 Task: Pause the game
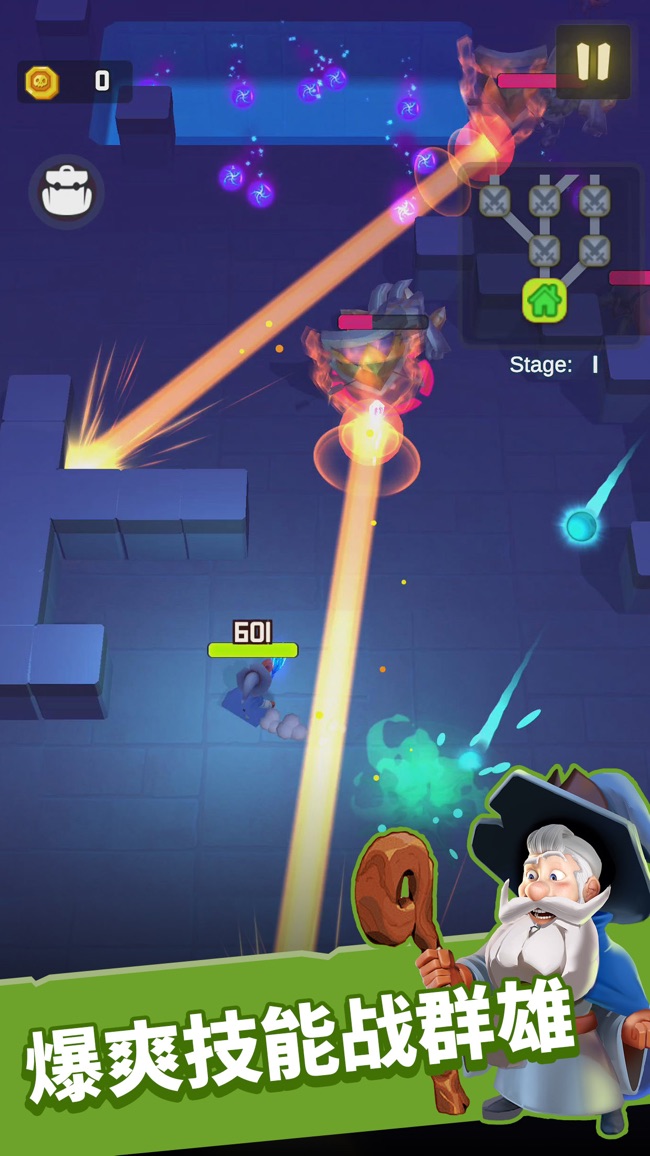pos(593,61)
